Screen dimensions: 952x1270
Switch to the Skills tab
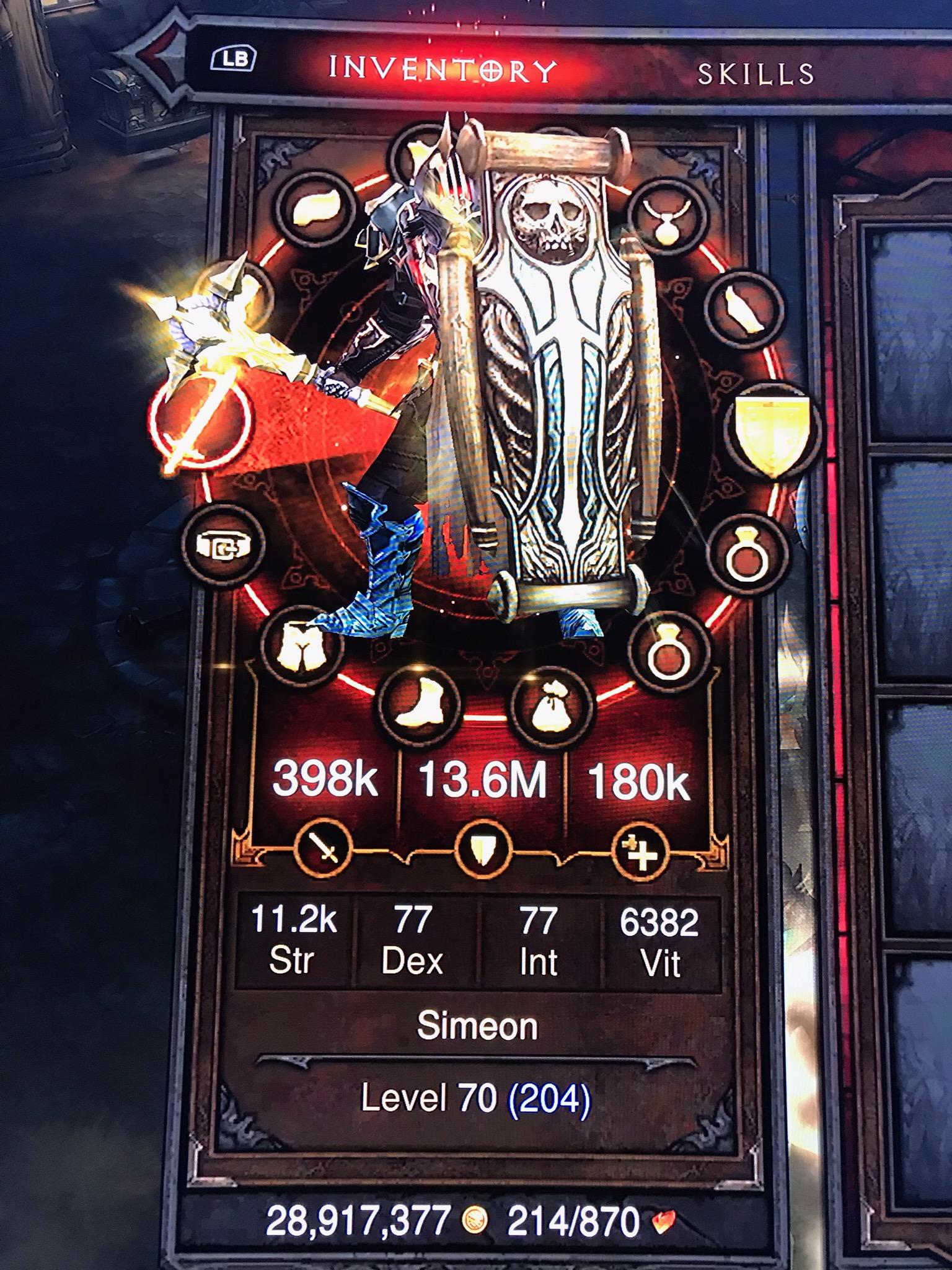point(755,74)
